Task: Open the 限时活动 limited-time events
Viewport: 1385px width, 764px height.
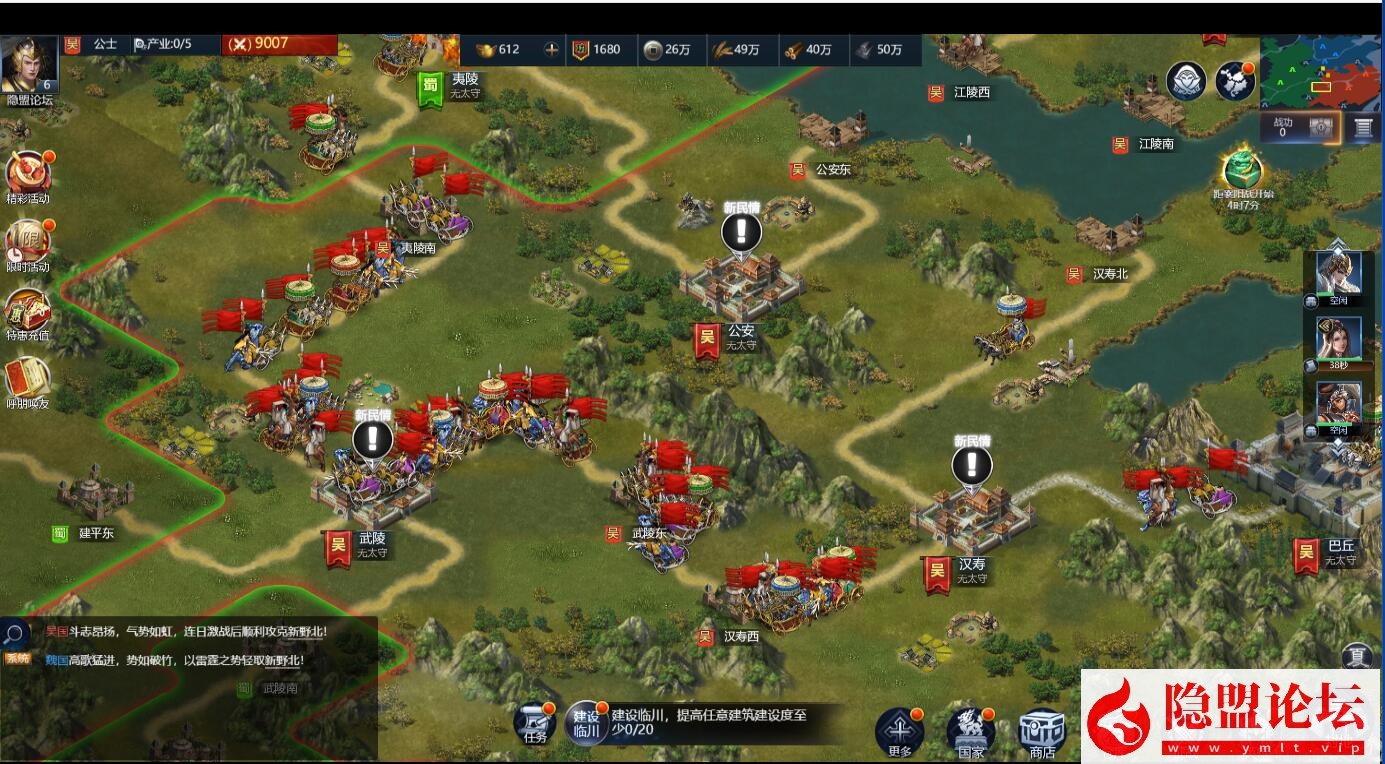Action: [27, 240]
